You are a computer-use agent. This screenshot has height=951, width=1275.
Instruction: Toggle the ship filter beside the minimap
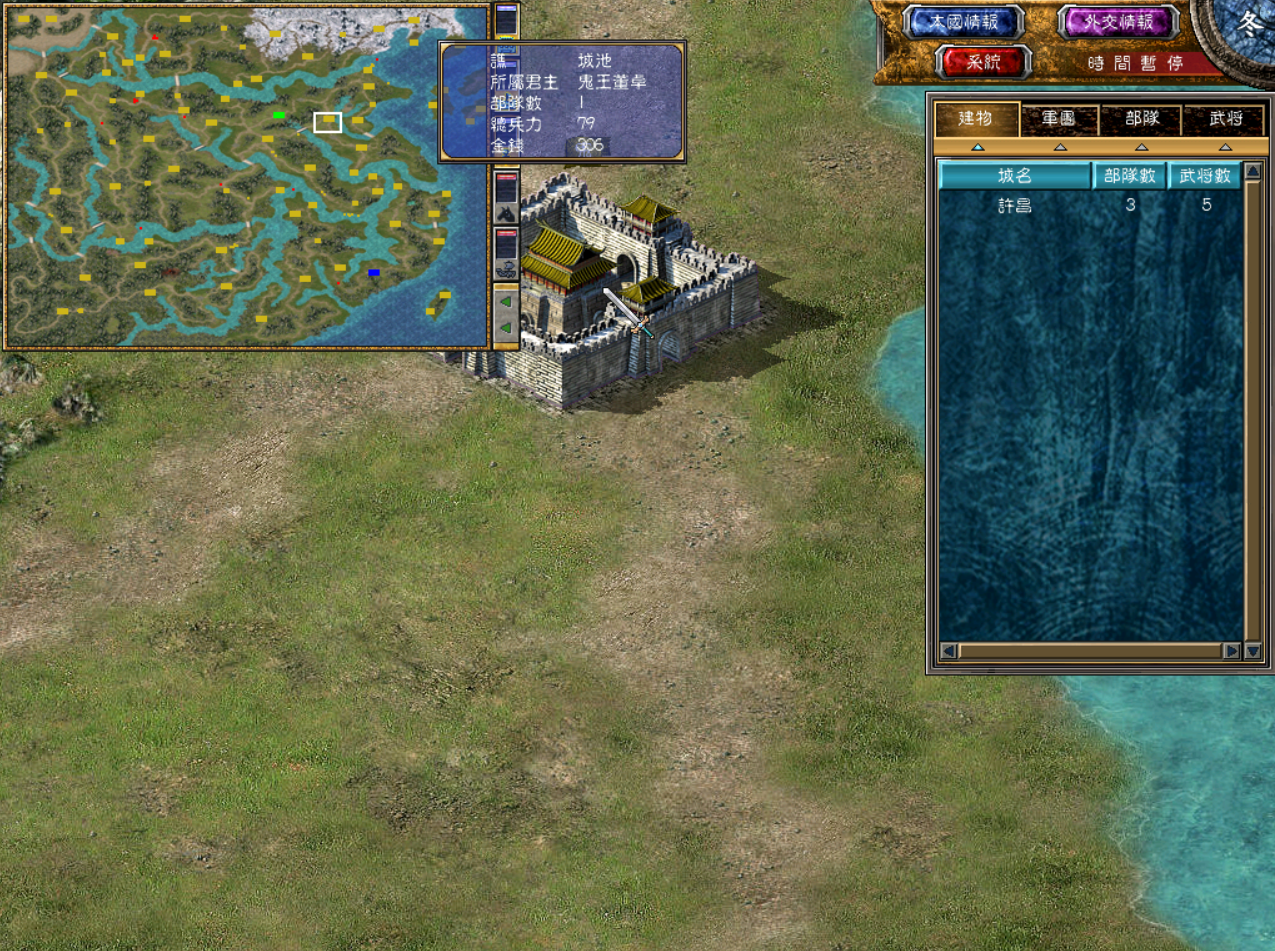(506, 267)
